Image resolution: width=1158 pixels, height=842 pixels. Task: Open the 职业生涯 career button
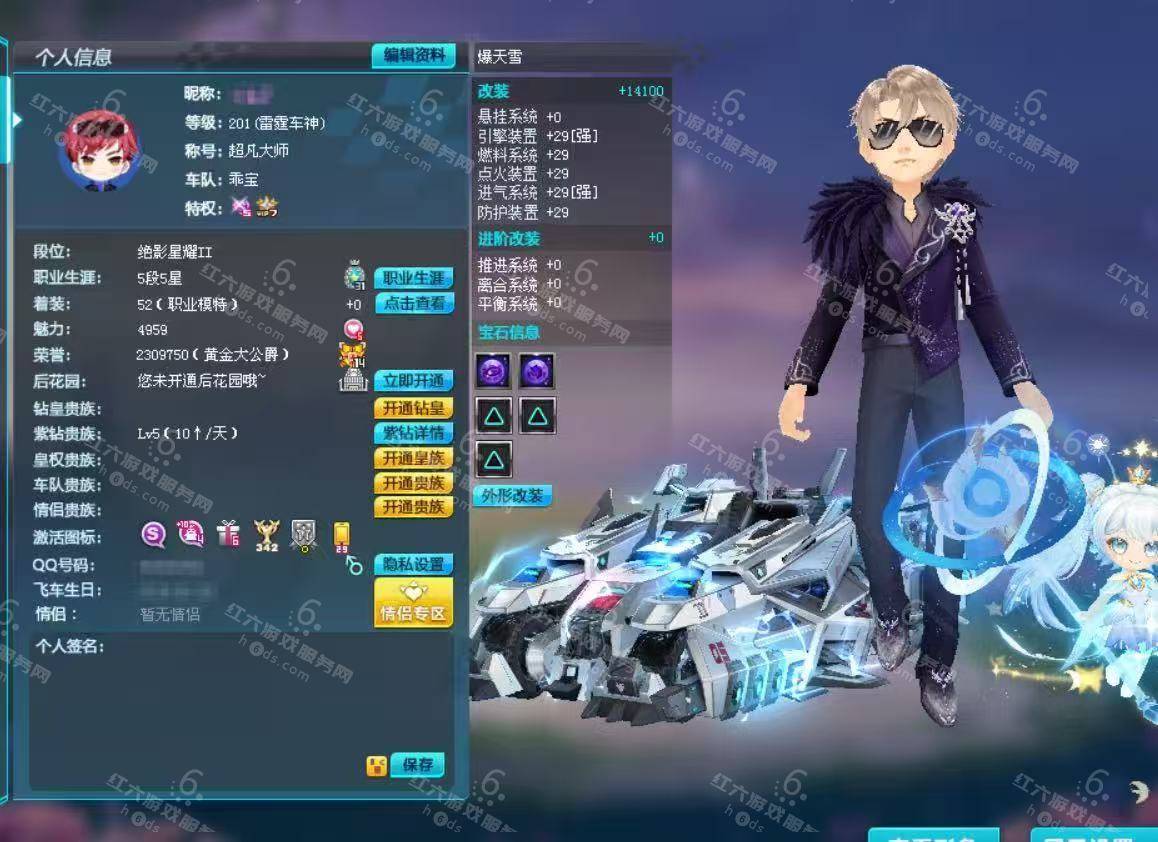(x=413, y=278)
